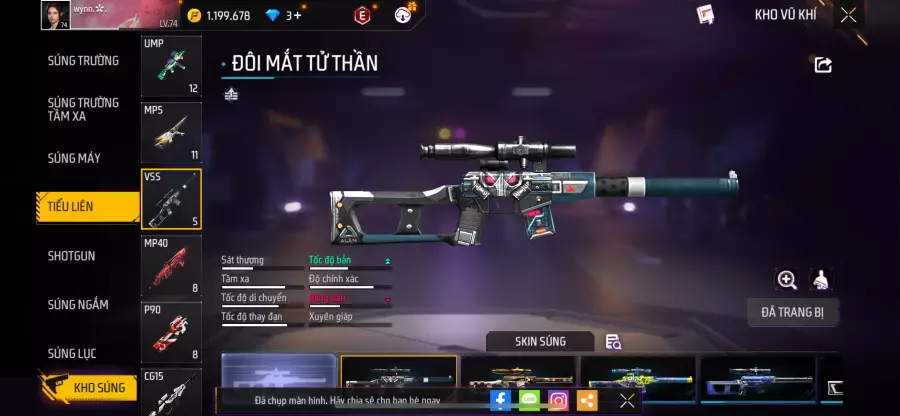Screen dimensions: 900x416
Task: Open the skin search filter icon
Action: [613, 342]
